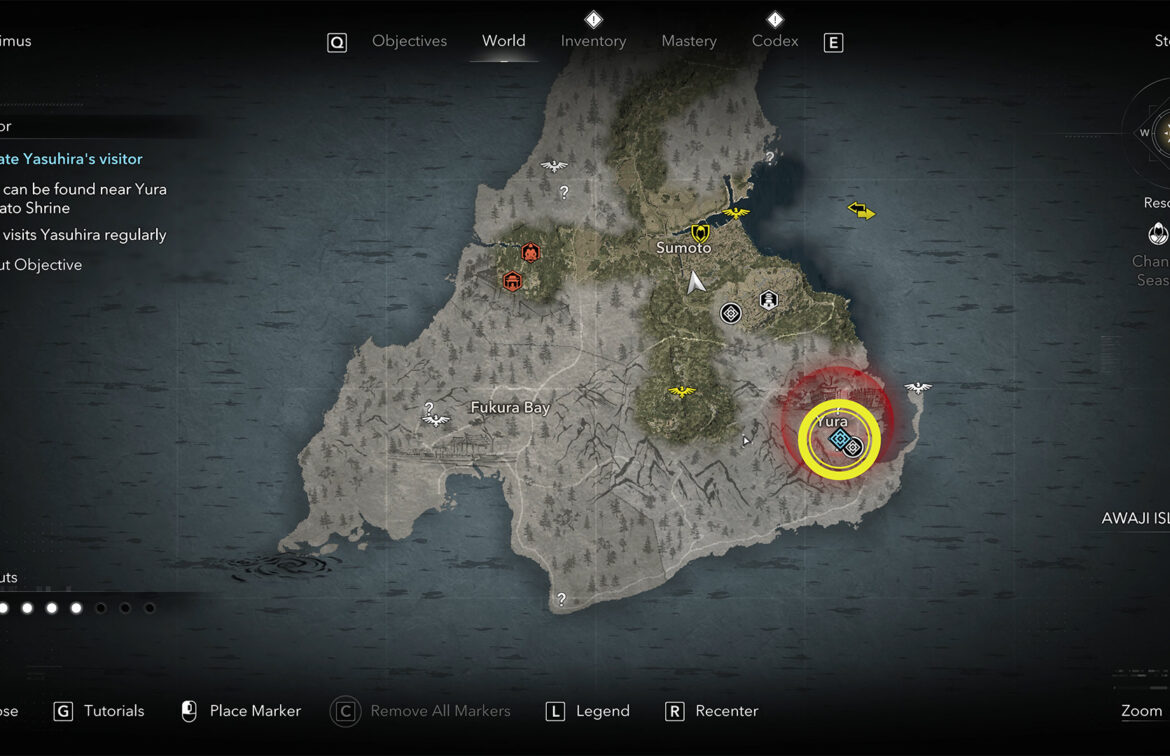Screen dimensions: 1170x756
Task: Click the white eagle viewpoint east of Yura
Action: pos(917,388)
